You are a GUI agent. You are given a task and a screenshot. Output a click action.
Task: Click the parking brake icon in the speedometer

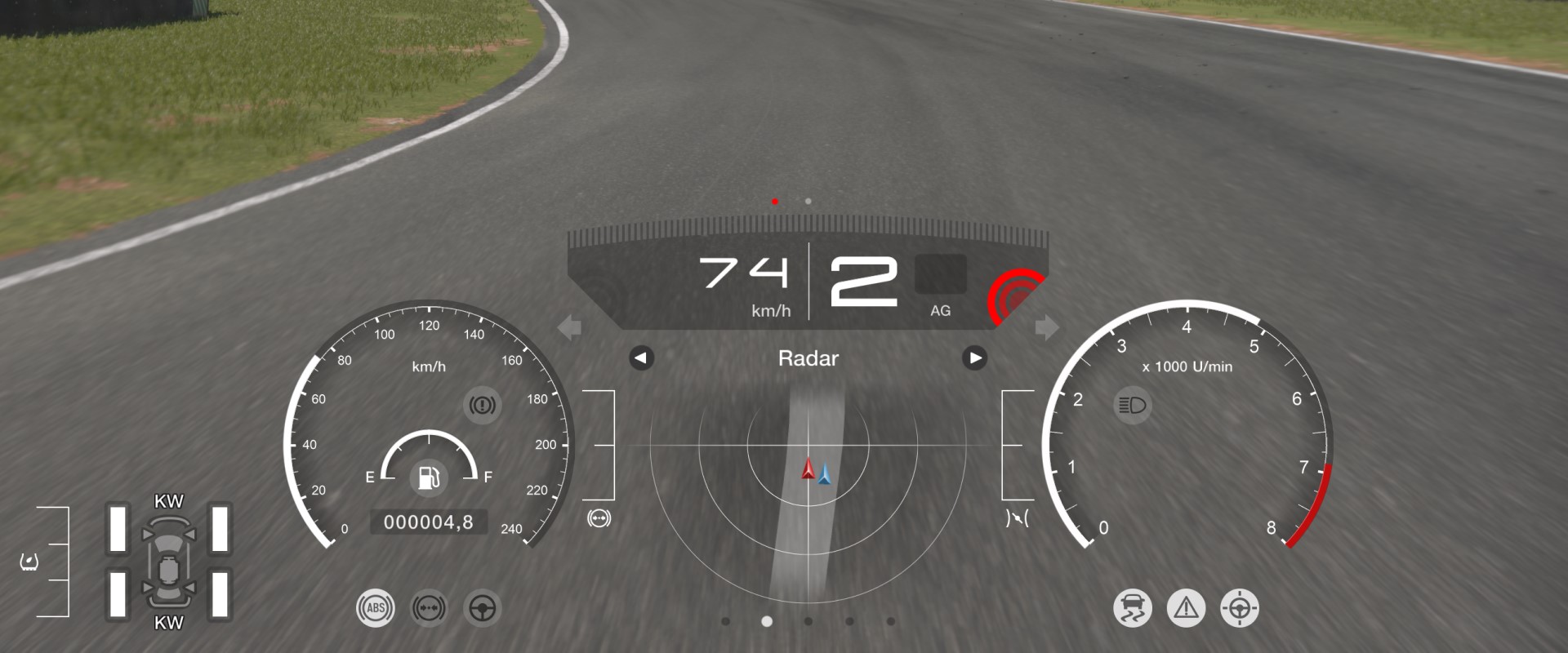(482, 405)
